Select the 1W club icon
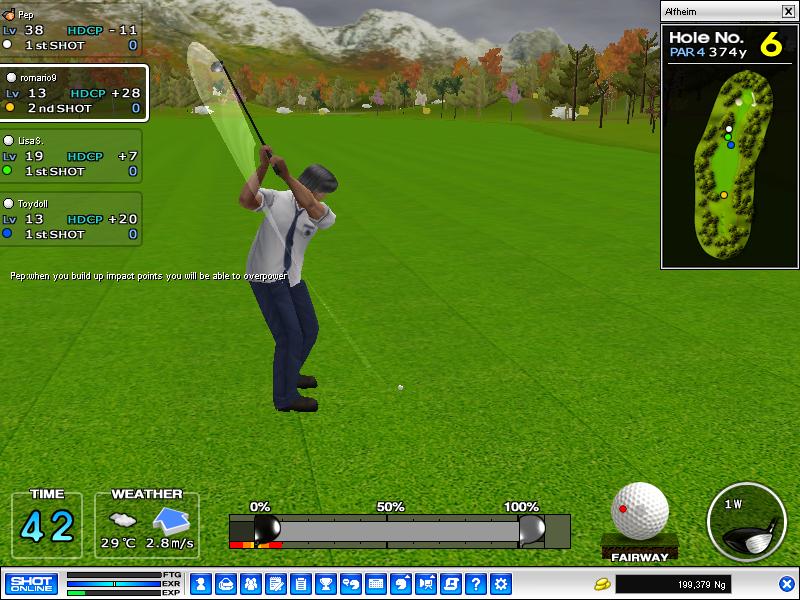 click(x=745, y=522)
